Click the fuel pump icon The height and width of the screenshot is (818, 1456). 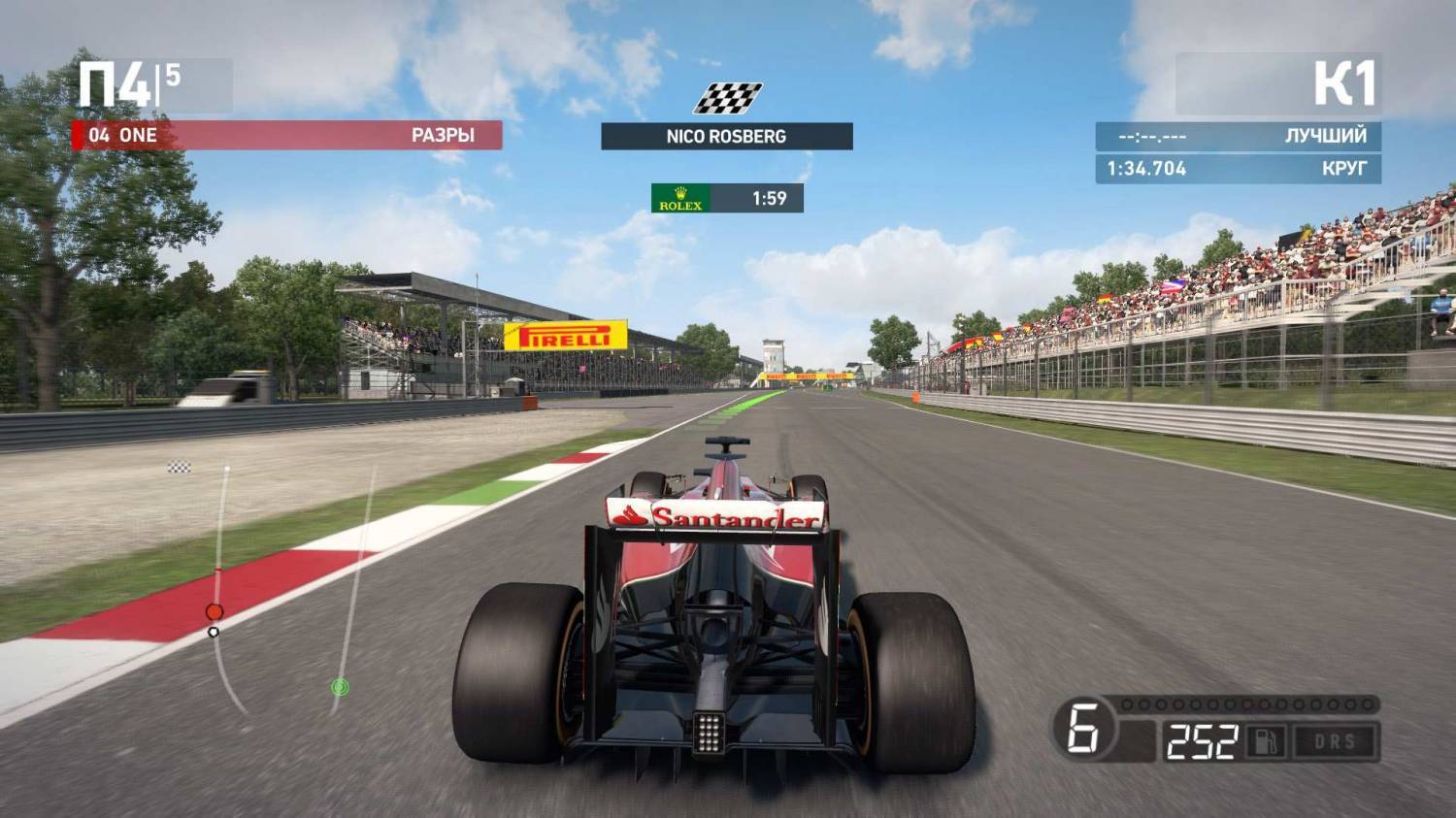1267,742
